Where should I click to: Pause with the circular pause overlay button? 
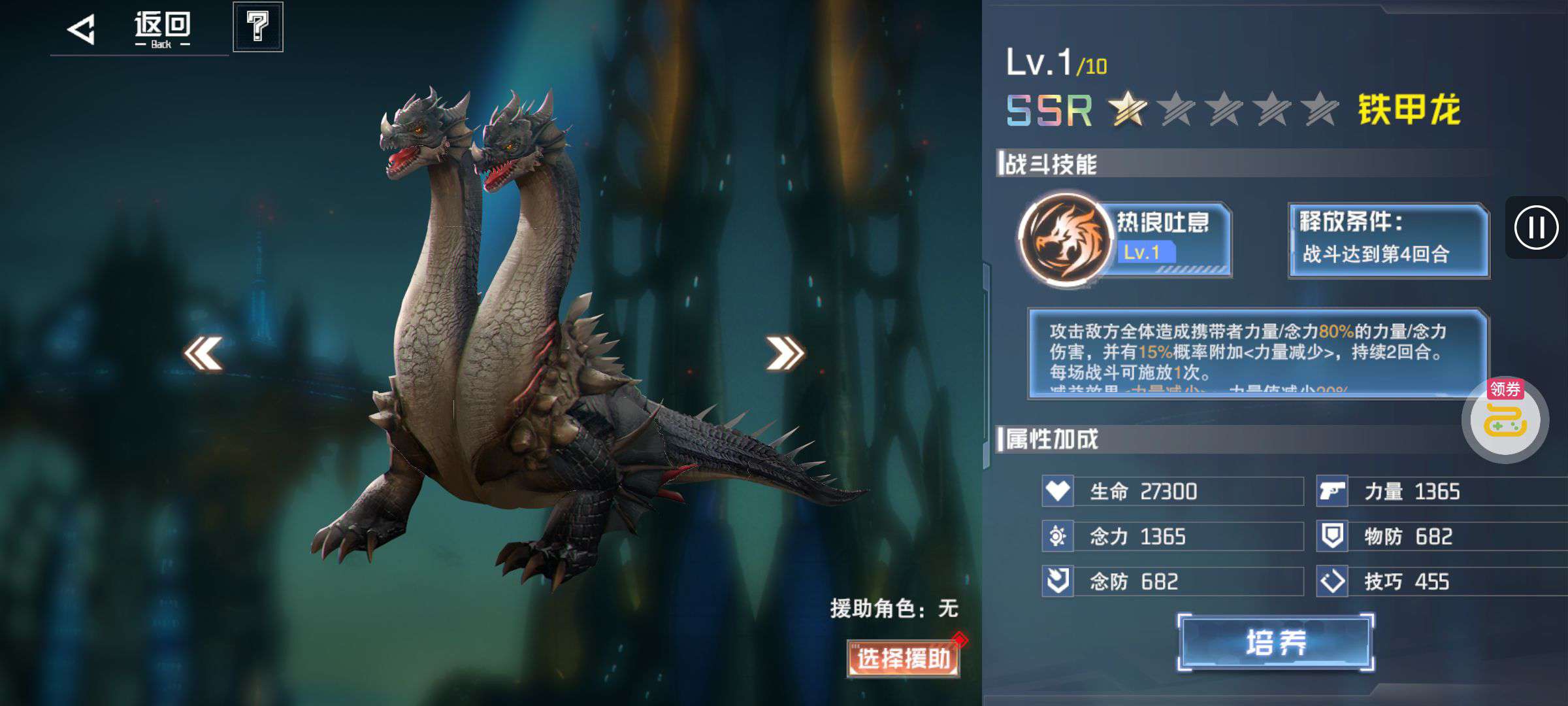[1535, 227]
